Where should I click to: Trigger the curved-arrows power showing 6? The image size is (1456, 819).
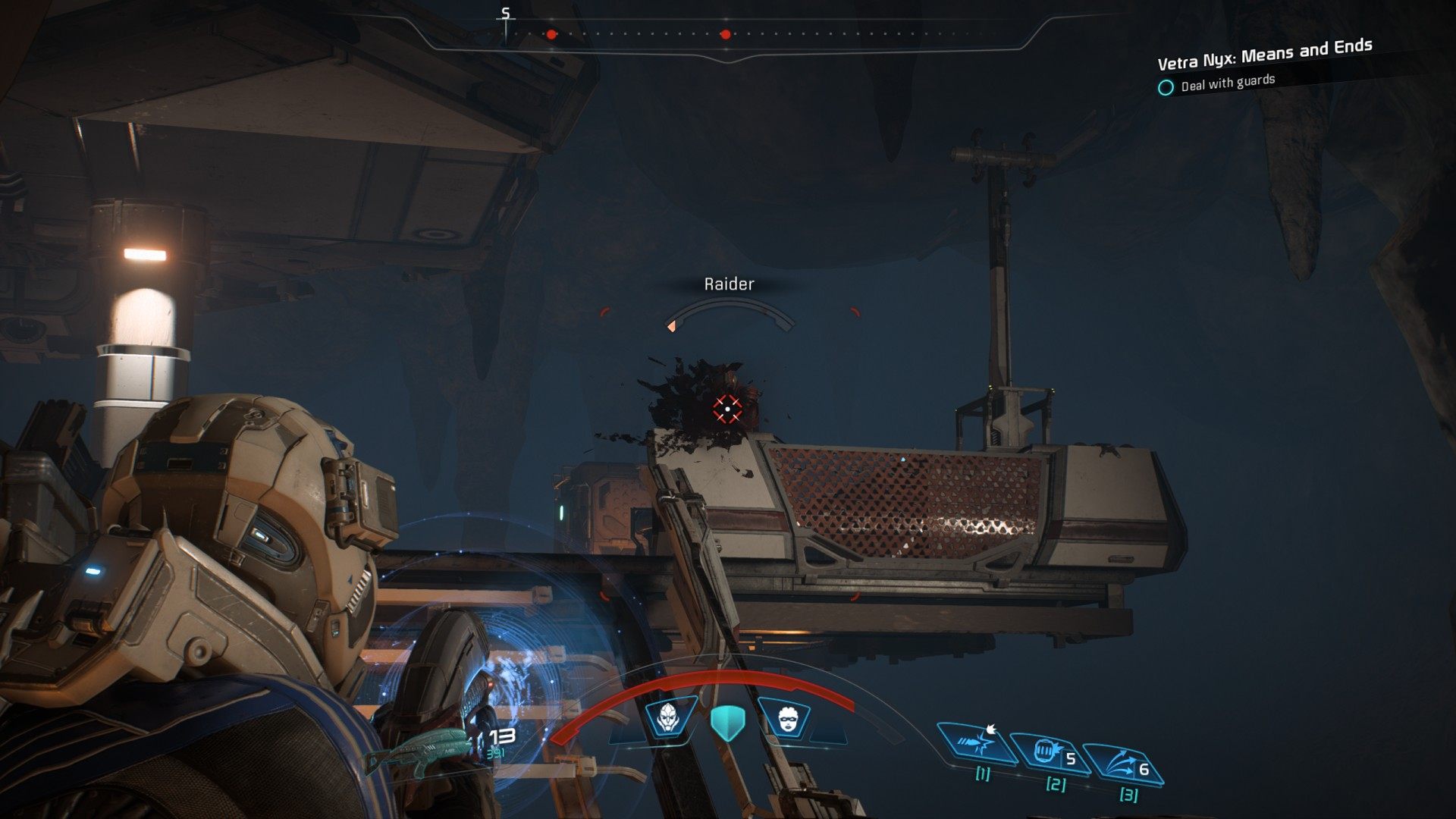click(1122, 764)
